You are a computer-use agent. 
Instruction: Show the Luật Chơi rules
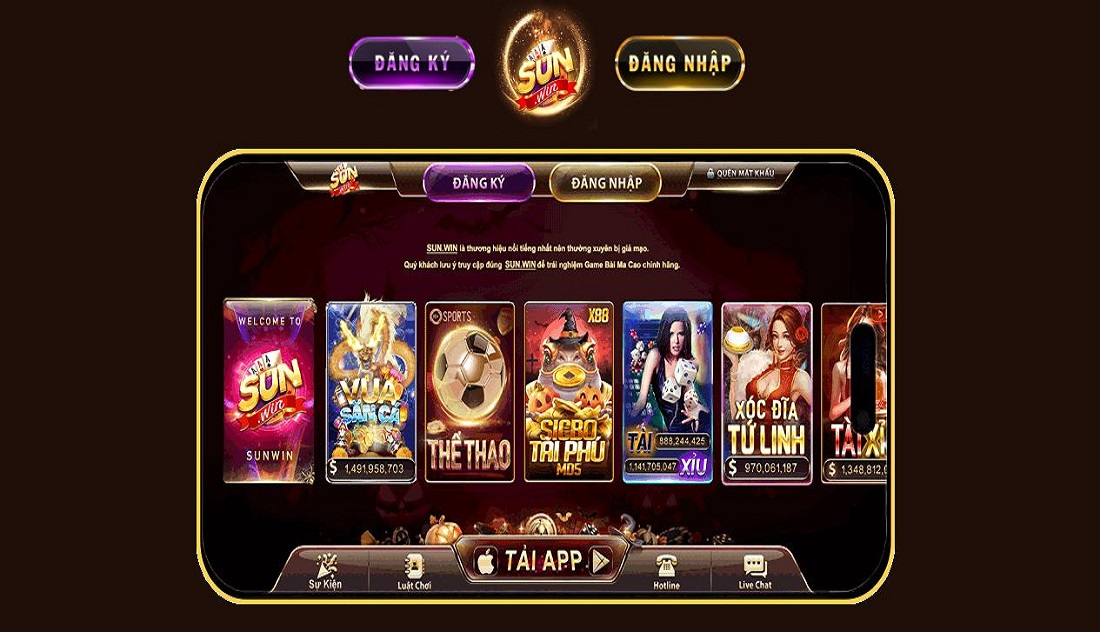click(414, 572)
